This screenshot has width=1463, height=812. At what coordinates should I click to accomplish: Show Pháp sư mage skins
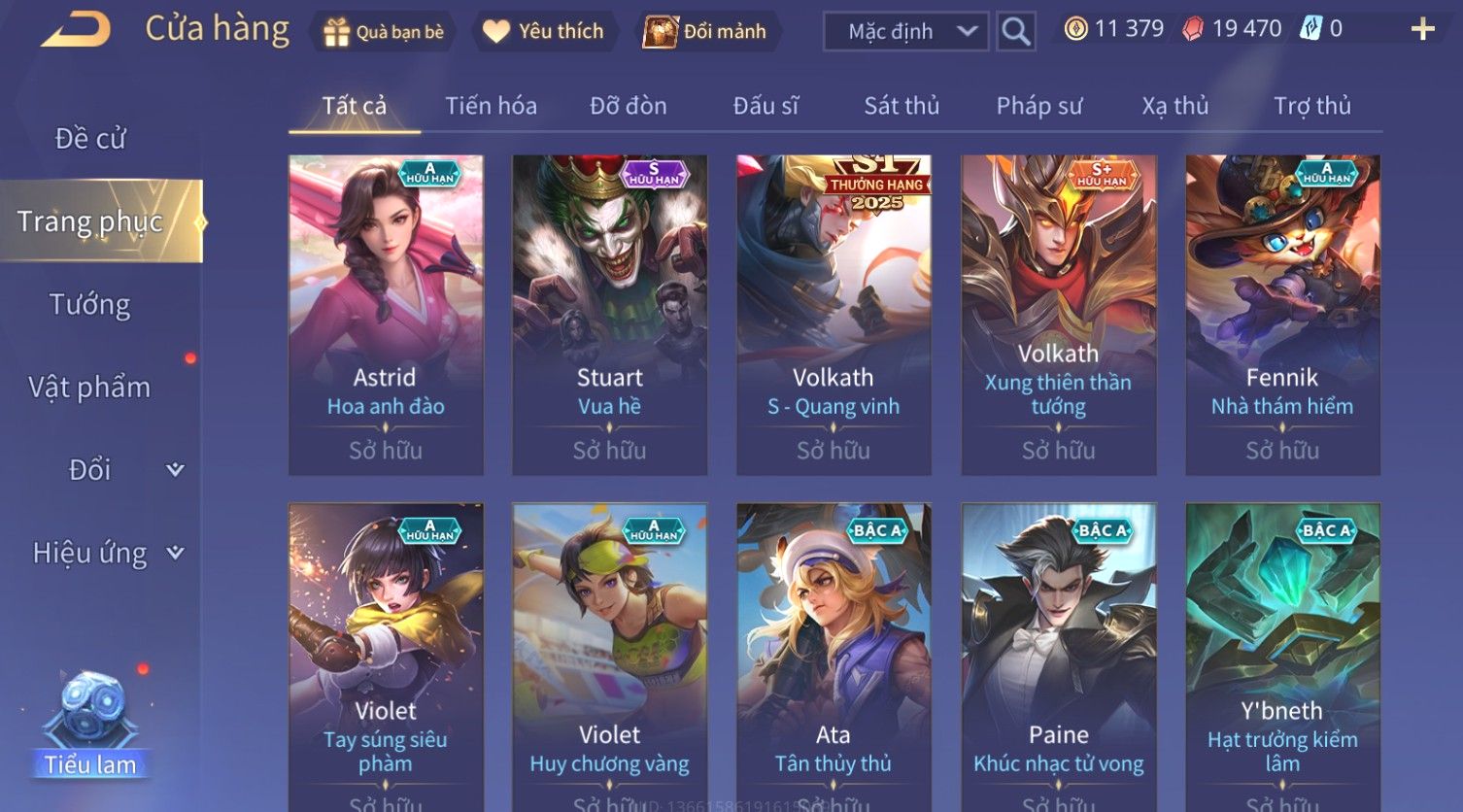[1038, 106]
